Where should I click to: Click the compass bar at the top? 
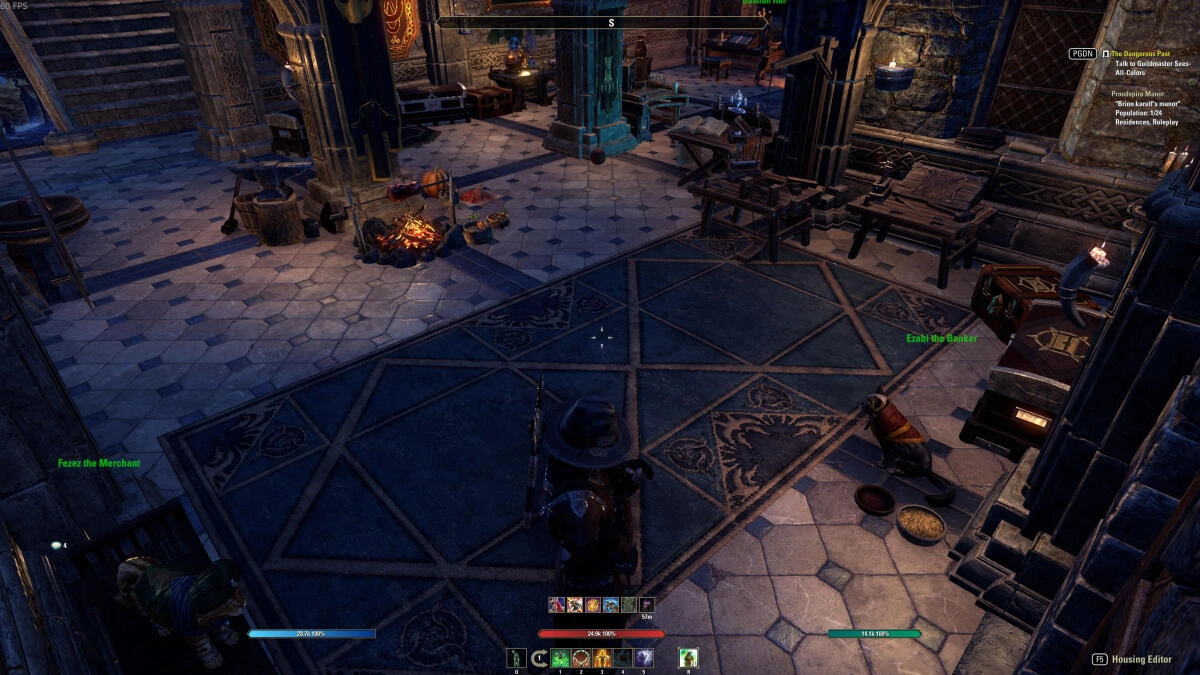click(610, 22)
